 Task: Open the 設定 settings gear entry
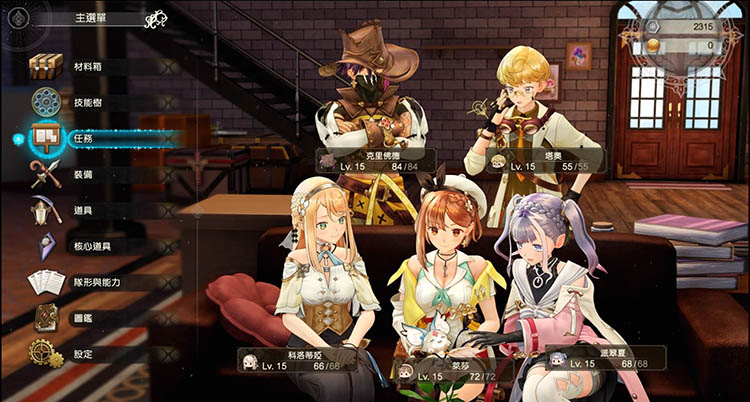pyautogui.click(x=85, y=354)
